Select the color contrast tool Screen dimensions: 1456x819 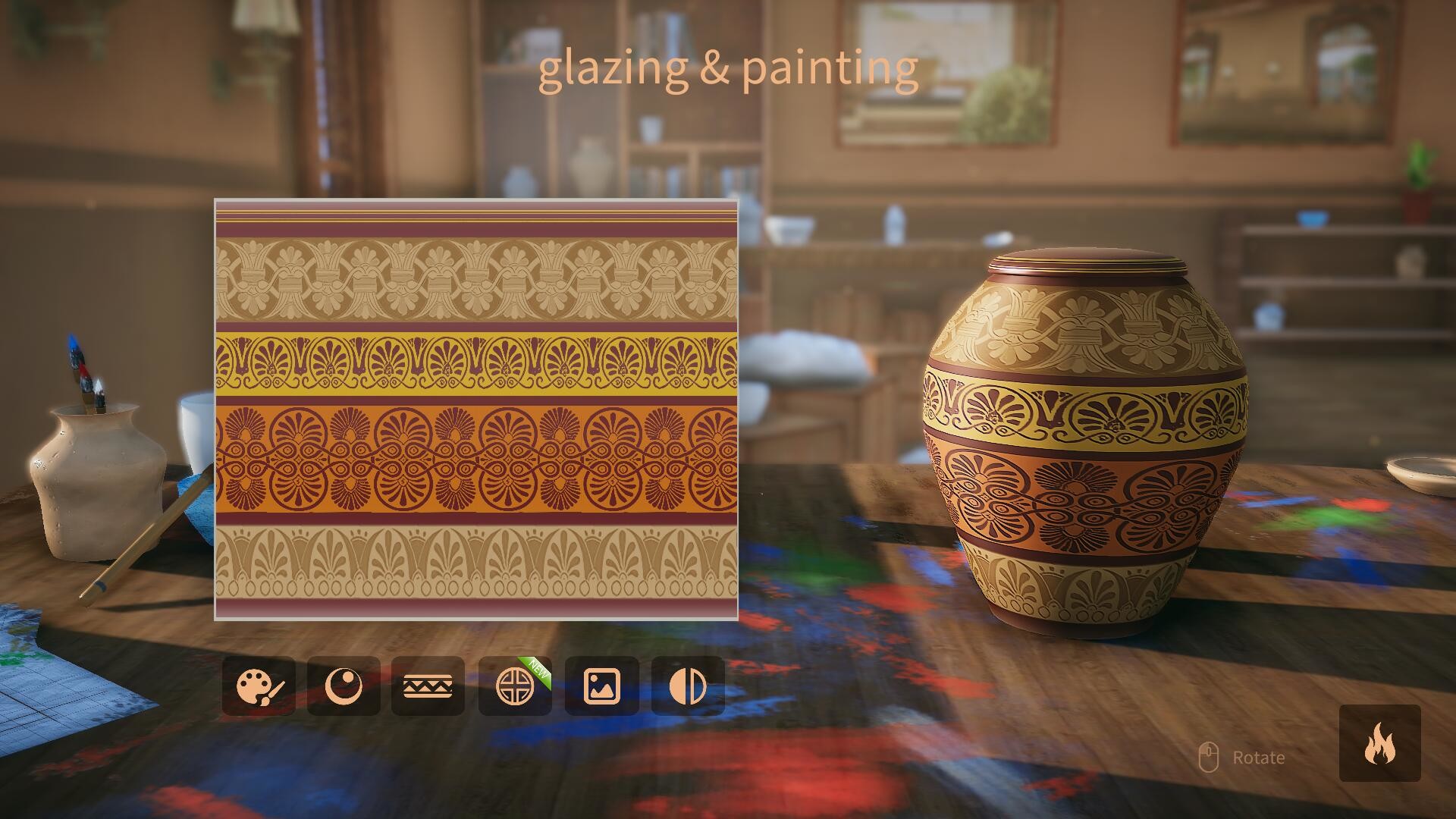coord(687,687)
